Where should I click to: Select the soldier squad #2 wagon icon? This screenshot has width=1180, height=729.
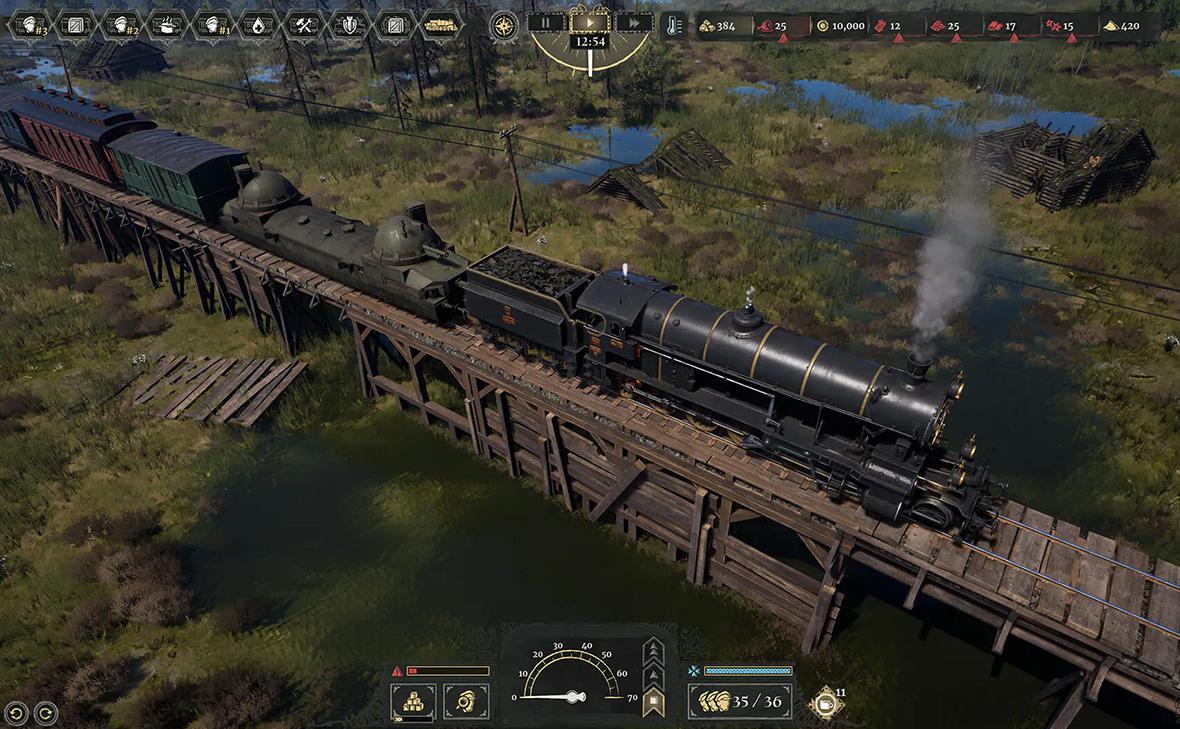click(121, 24)
